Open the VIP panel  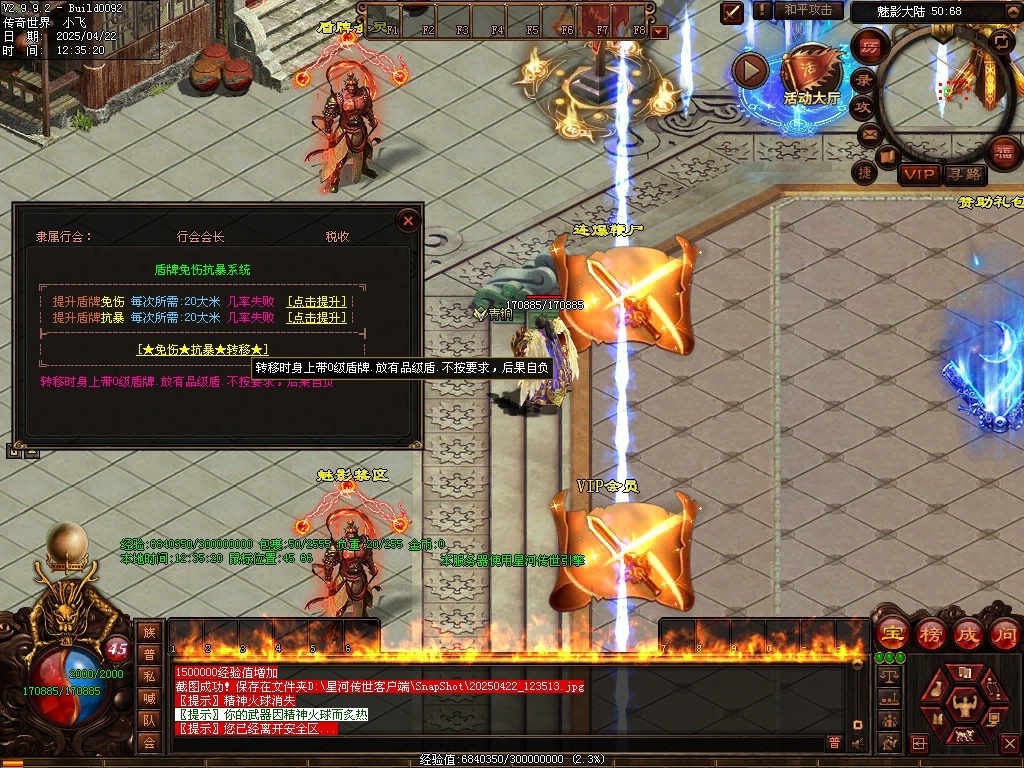pos(918,174)
